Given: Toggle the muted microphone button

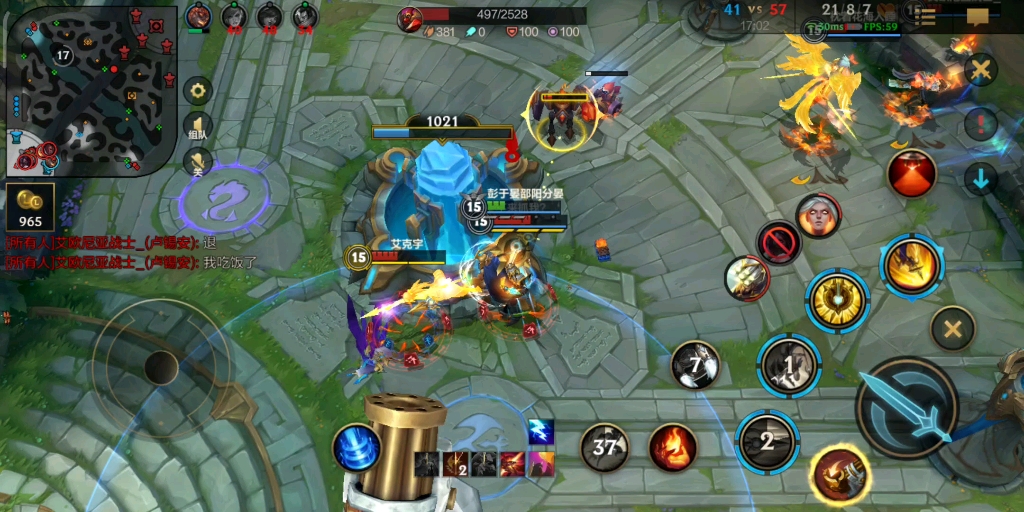Looking at the screenshot, I should click(x=198, y=162).
